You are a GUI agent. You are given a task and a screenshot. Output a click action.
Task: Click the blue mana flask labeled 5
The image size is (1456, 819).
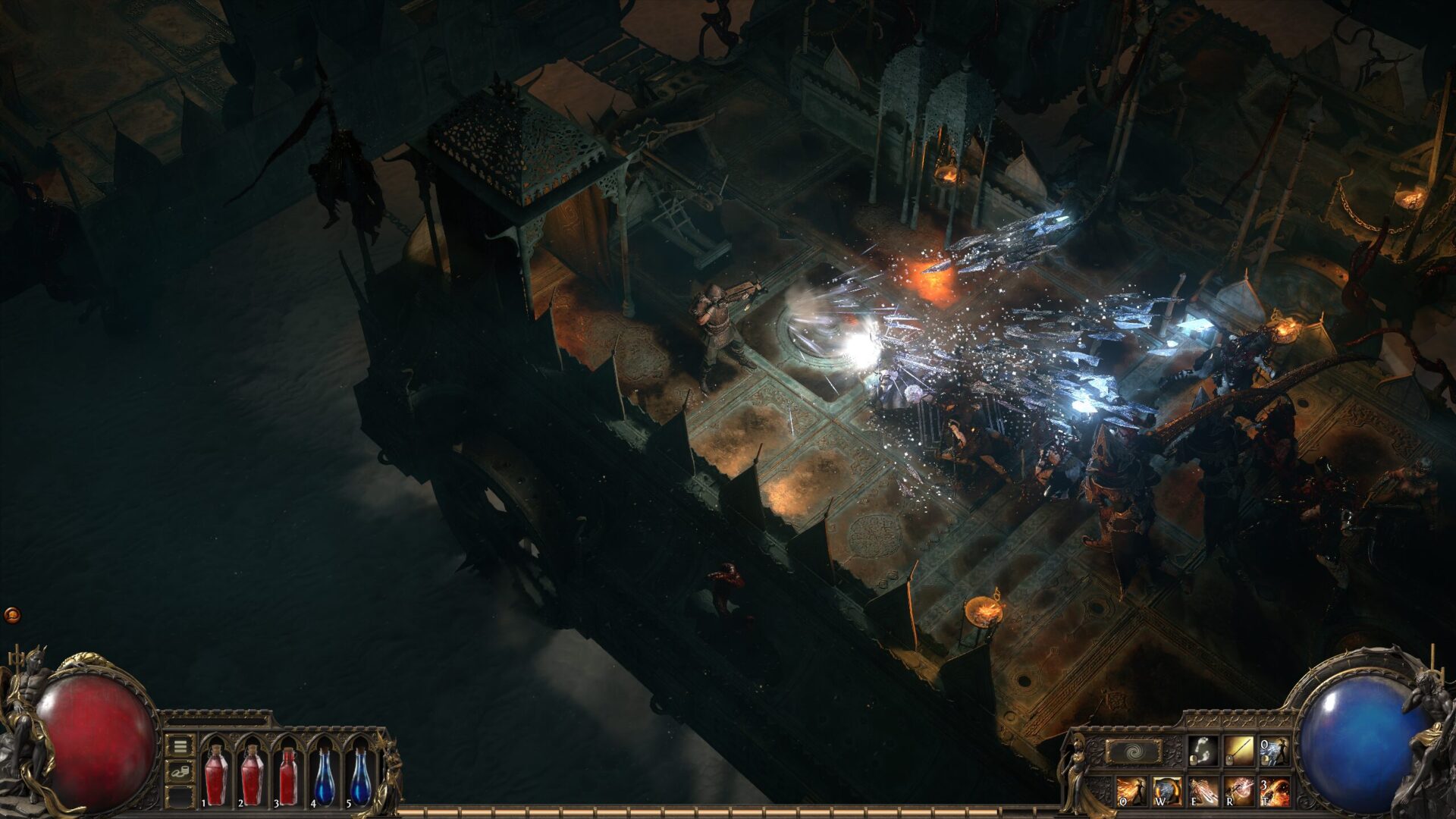[x=361, y=776]
